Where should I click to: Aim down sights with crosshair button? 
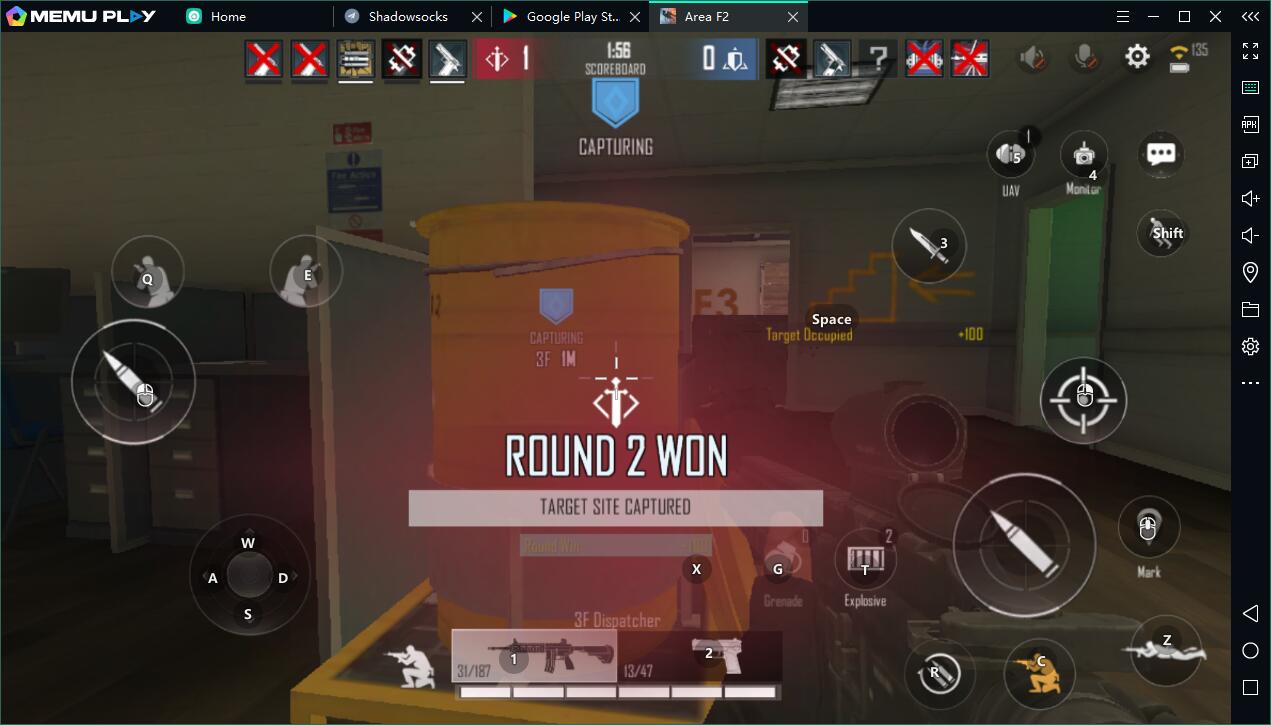(x=1084, y=400)
